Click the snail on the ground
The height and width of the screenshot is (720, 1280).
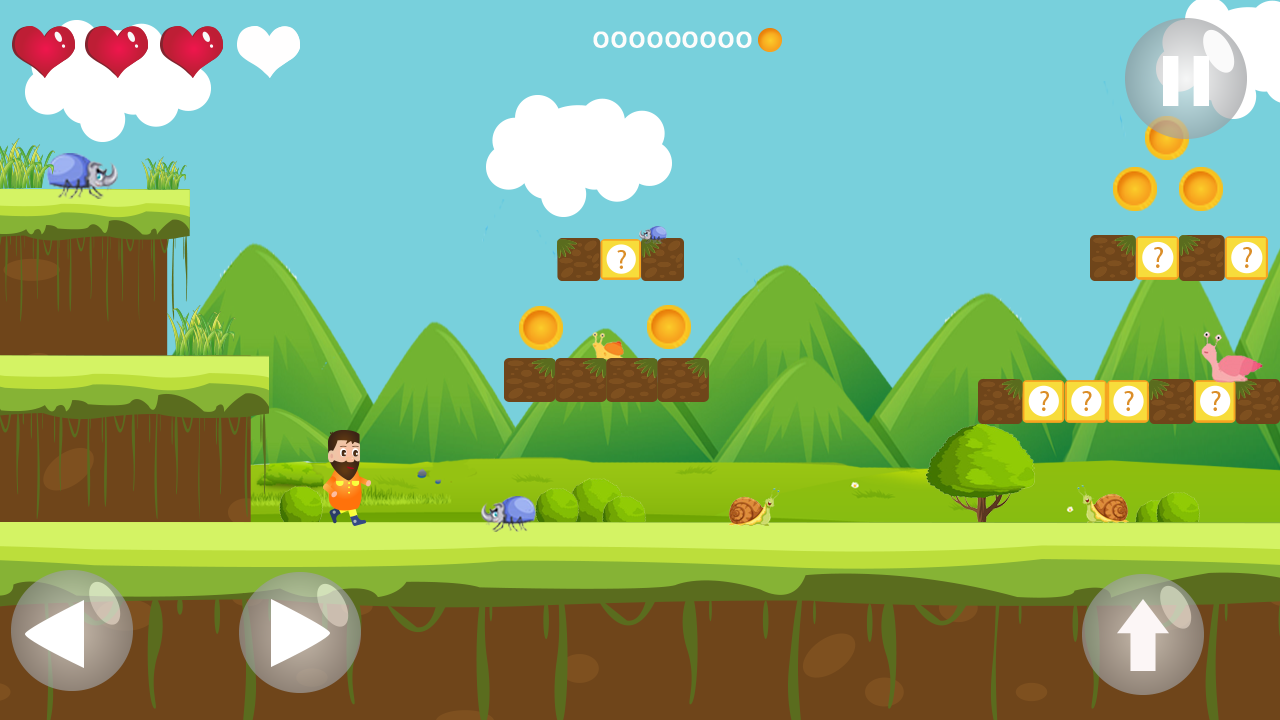(750, 510)
